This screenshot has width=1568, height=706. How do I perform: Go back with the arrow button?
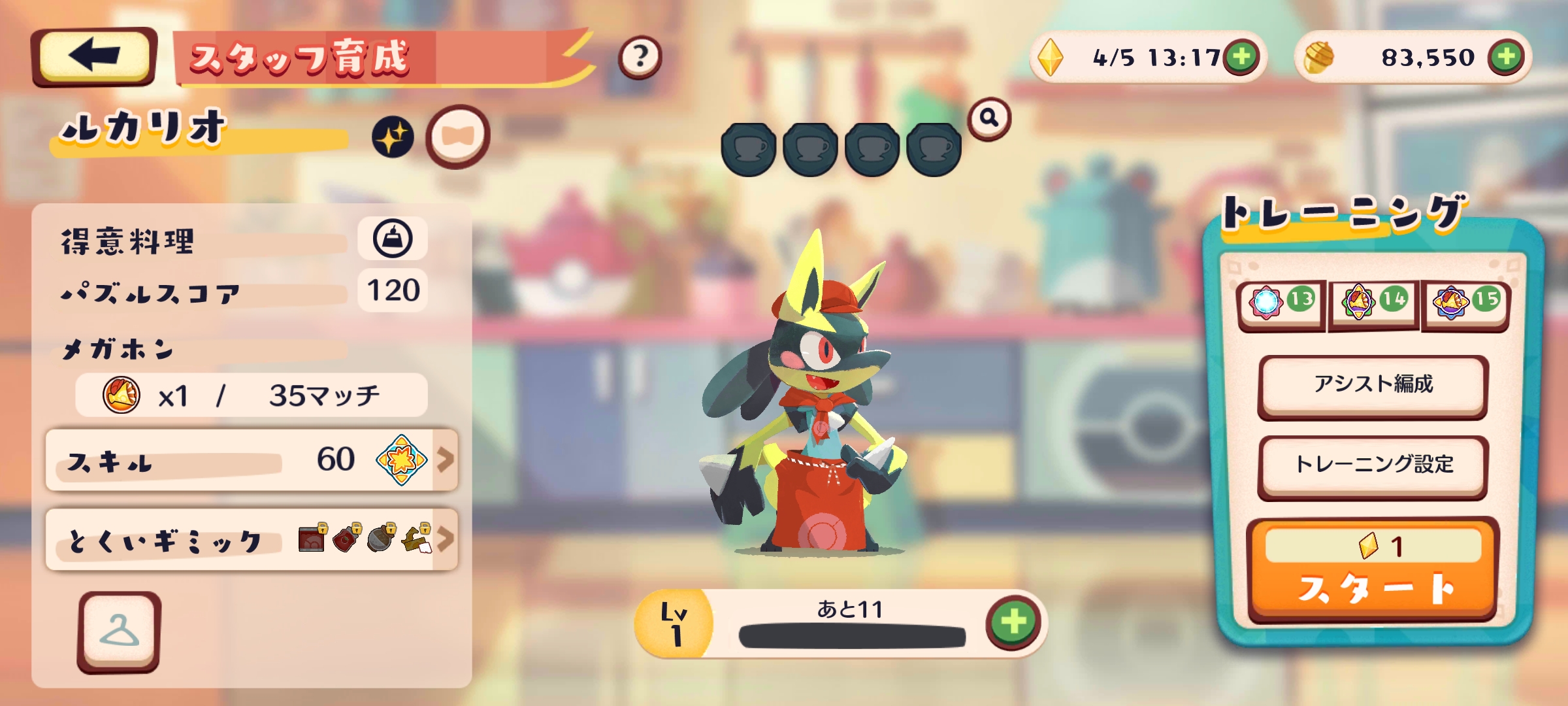pos(94,57)
